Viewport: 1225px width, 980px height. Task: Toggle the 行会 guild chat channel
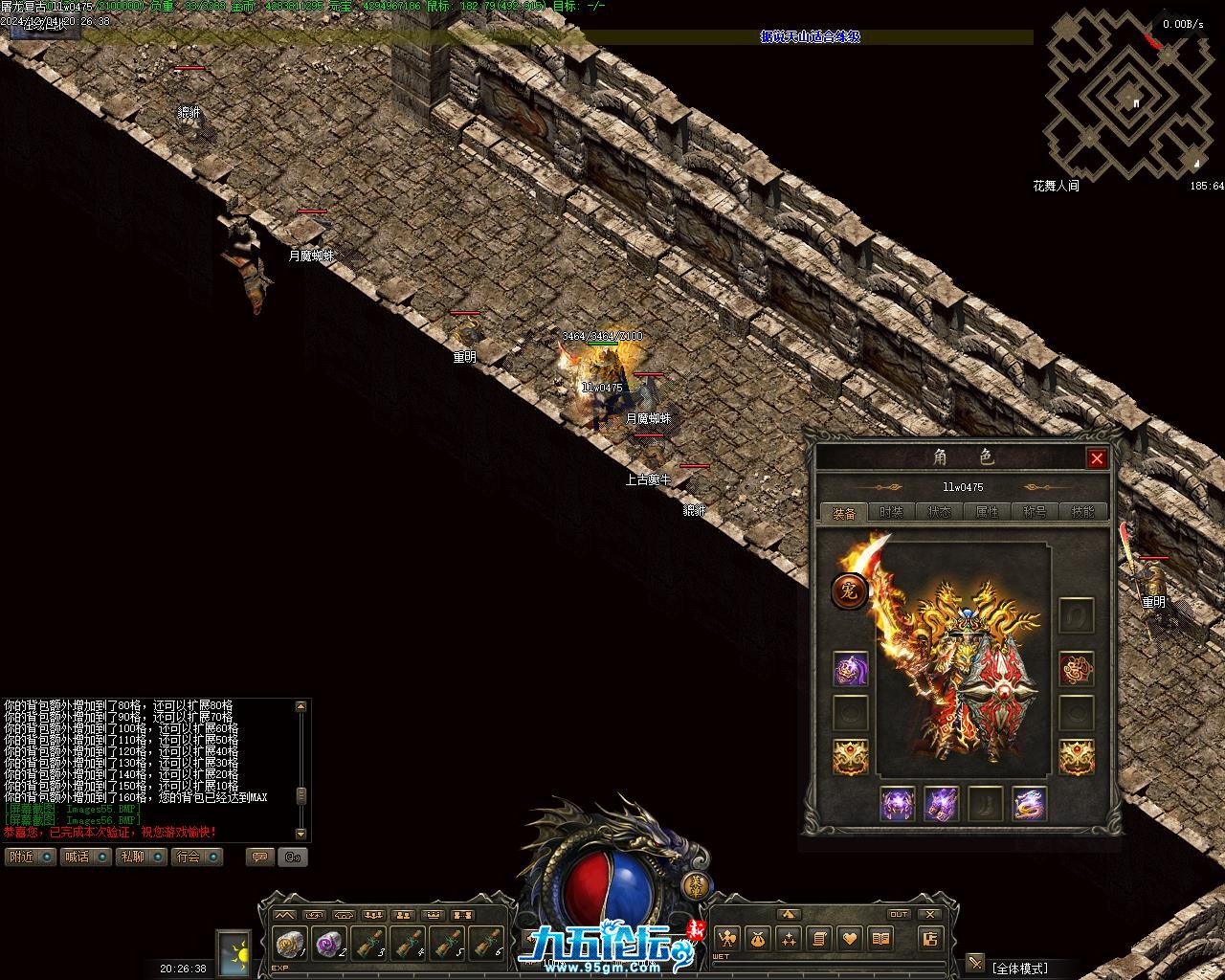[197, 857]
